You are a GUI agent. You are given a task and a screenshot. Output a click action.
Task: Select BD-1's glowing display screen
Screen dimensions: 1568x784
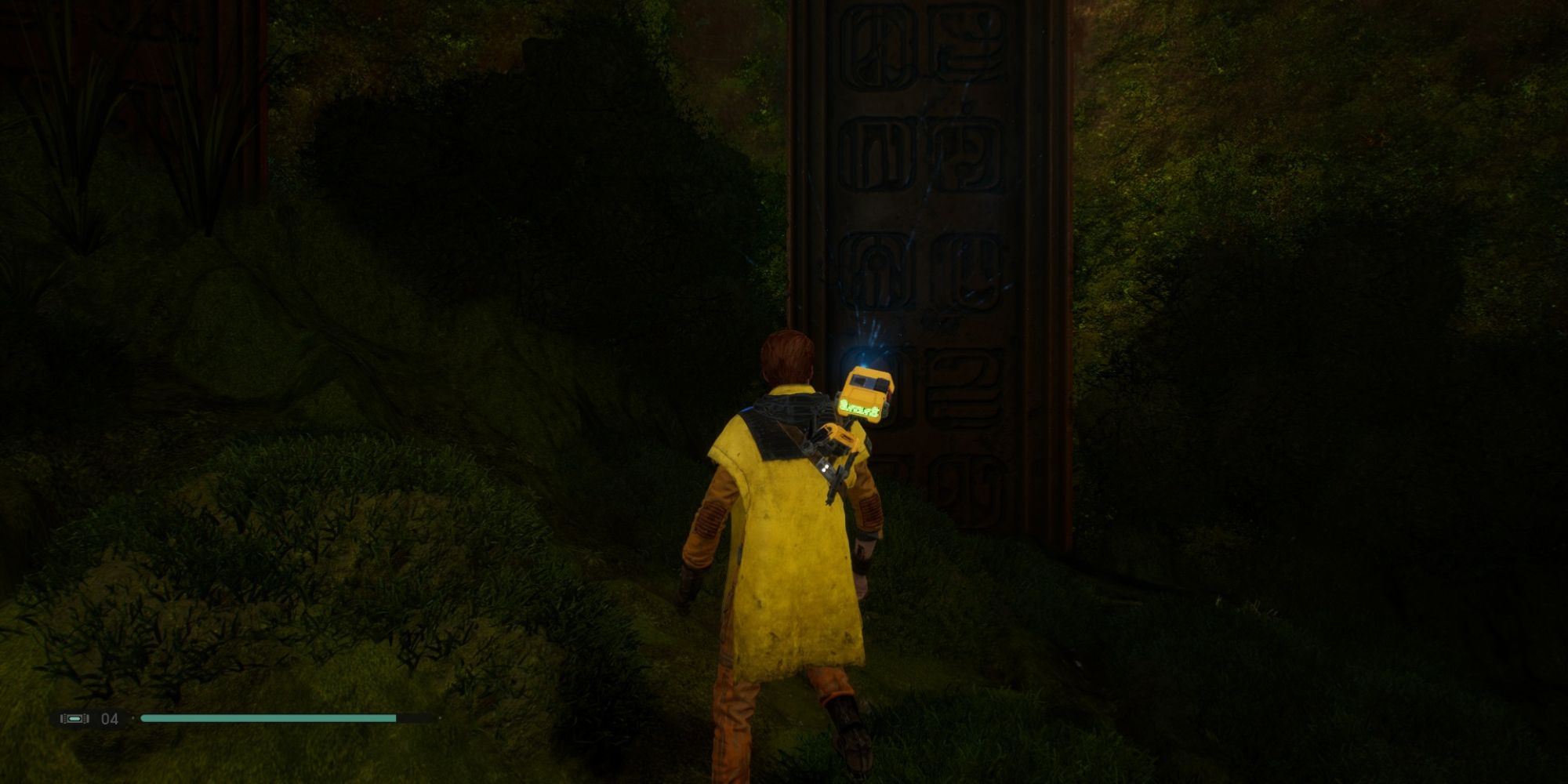859,408
